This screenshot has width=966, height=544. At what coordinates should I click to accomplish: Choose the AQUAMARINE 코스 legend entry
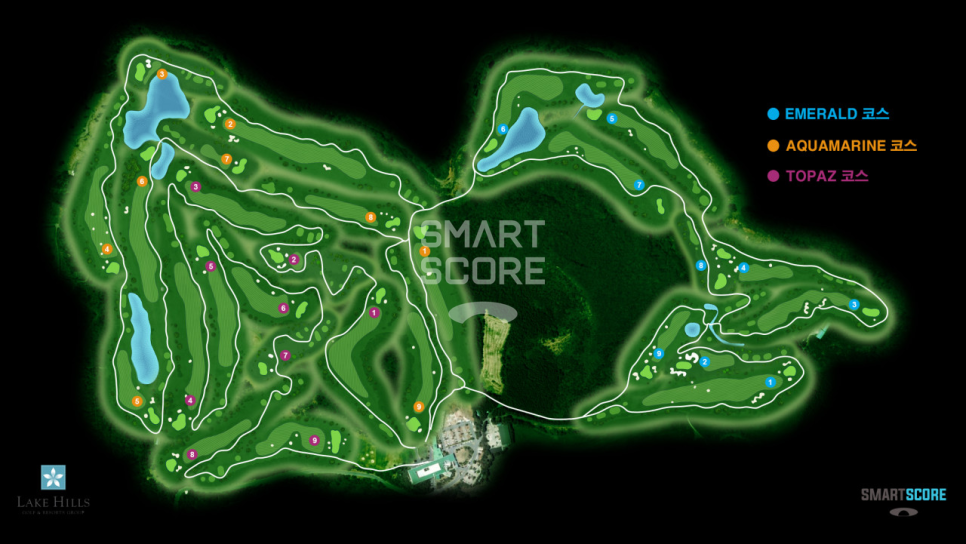tap(841, 146)
